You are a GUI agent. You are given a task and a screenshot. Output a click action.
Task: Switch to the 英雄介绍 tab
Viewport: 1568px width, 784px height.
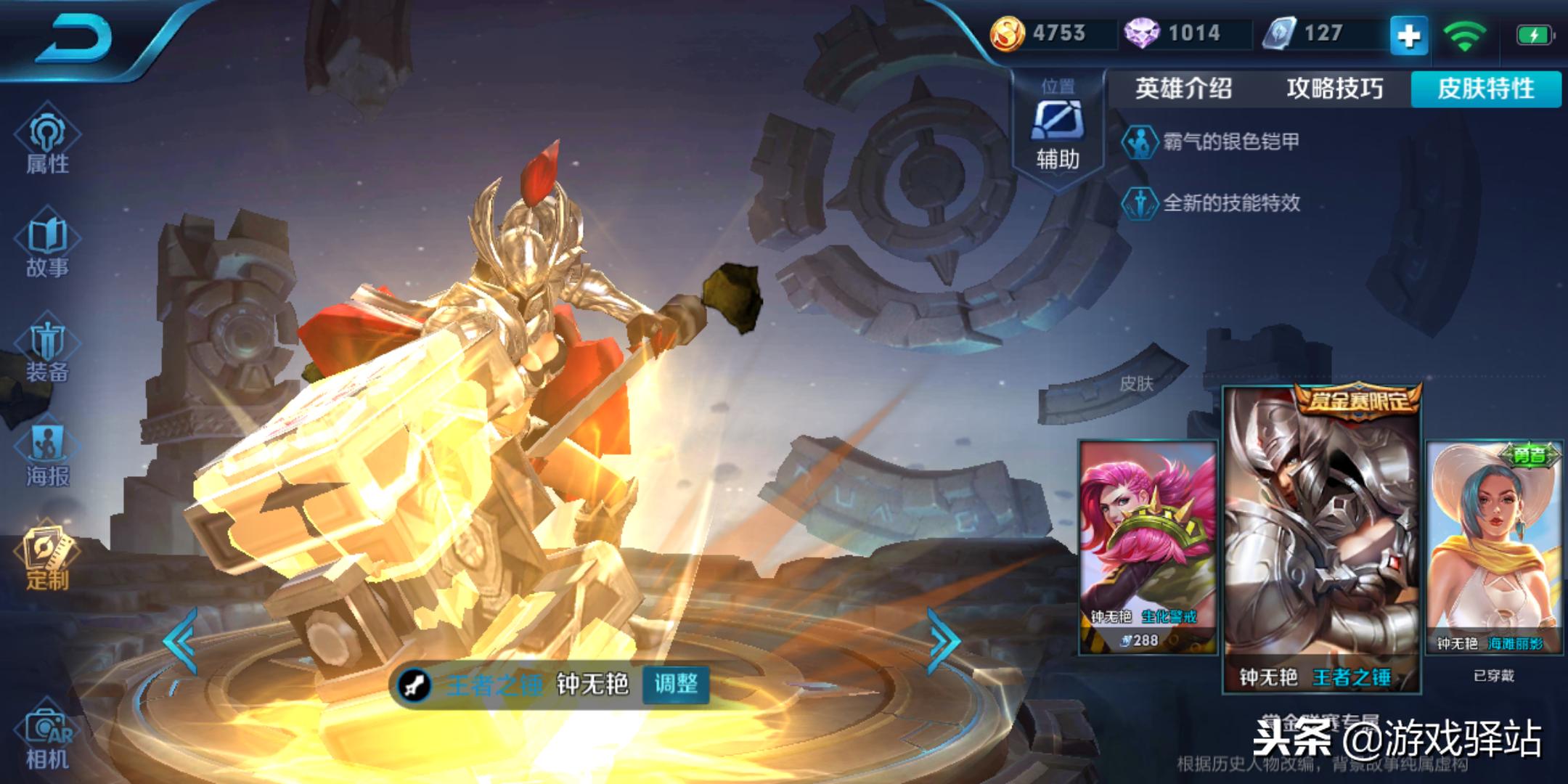click(x=1183, y=89)
